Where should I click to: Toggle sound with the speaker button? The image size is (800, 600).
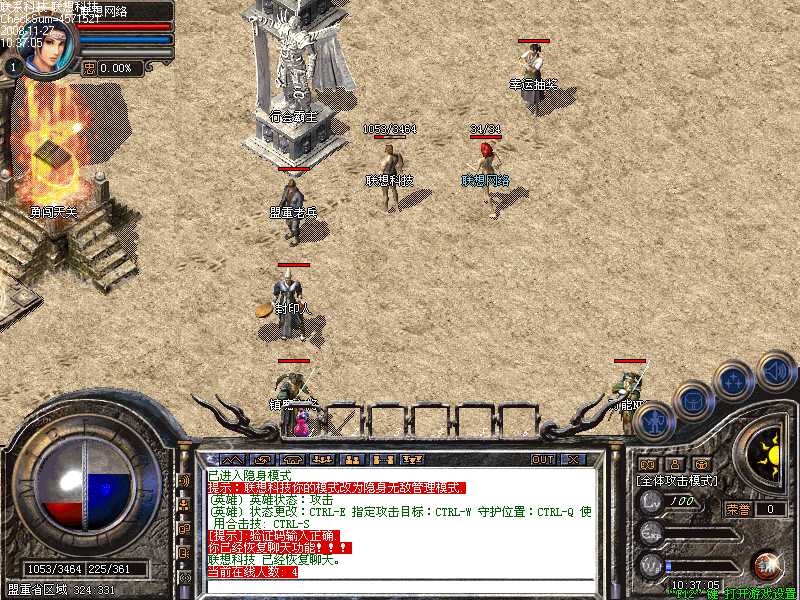[x=776, y=370]
